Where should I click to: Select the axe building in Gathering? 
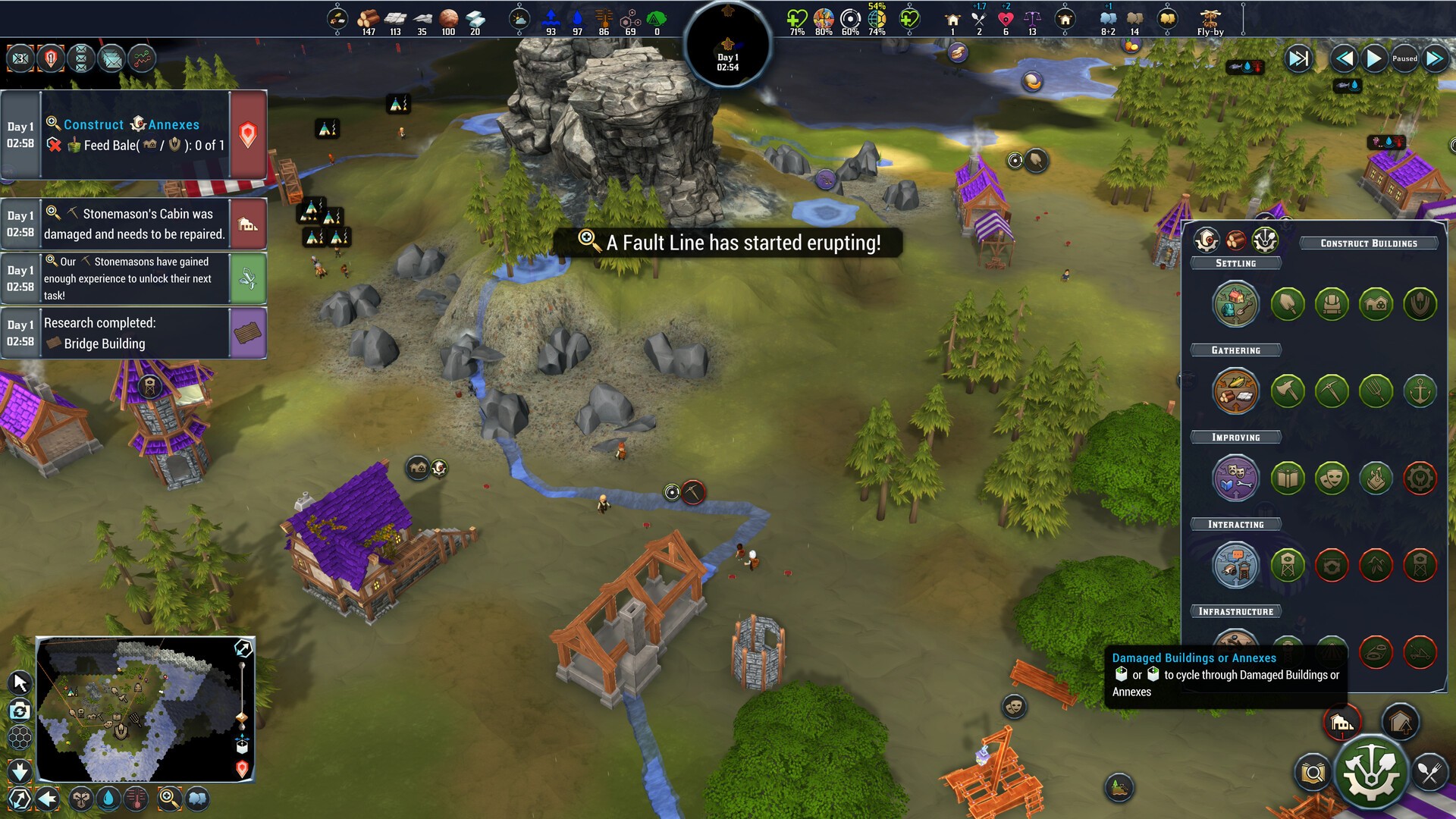click(1288, 391)
